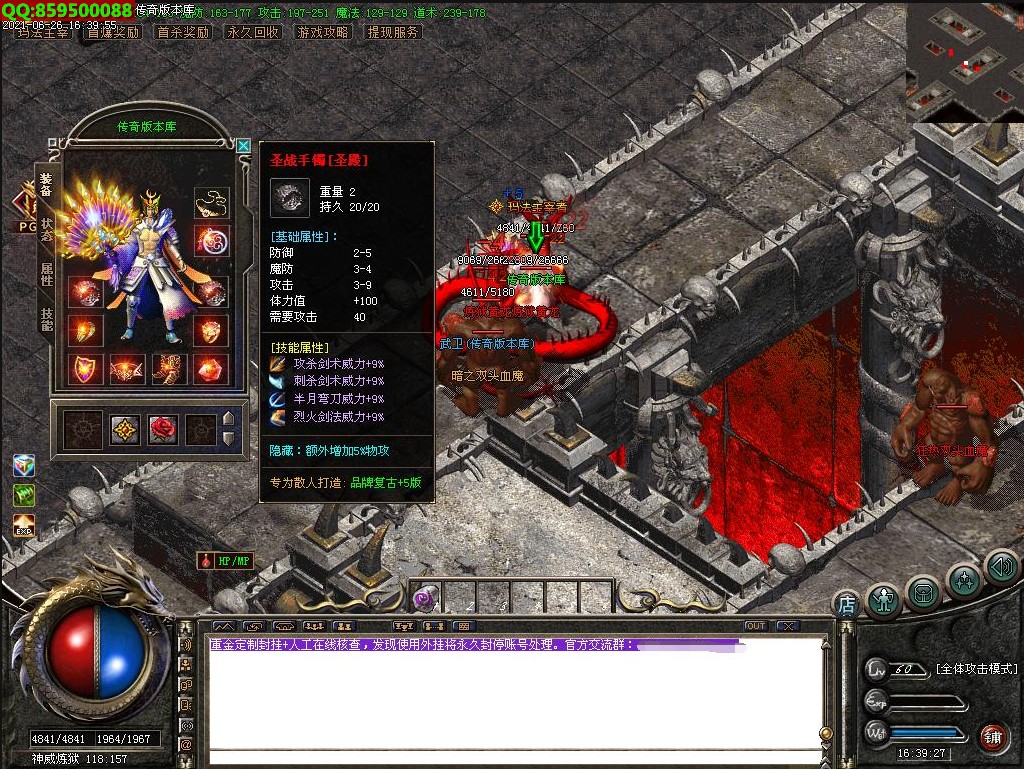Viewport: 1024px width, 769px height.
Task: Open the 首杀奖励 menu button
Action: click(183, 32)
